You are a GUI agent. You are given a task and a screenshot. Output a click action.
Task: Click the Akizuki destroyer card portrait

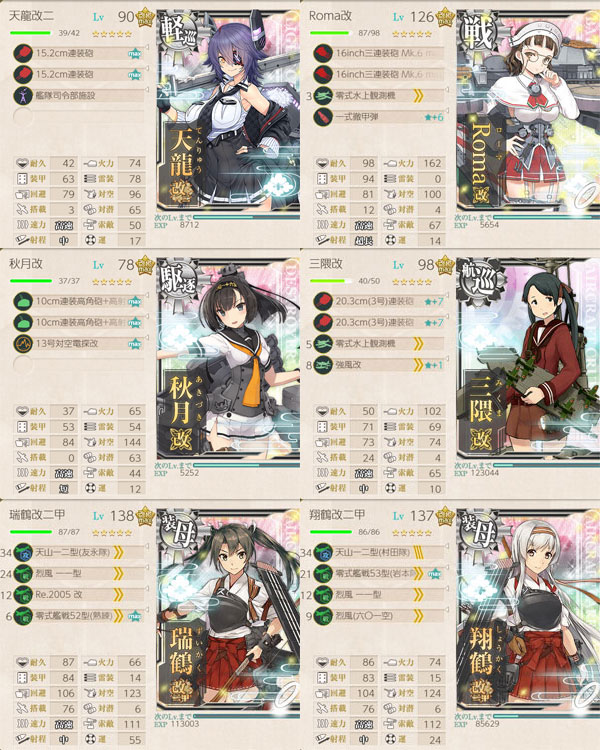(229, 372)
